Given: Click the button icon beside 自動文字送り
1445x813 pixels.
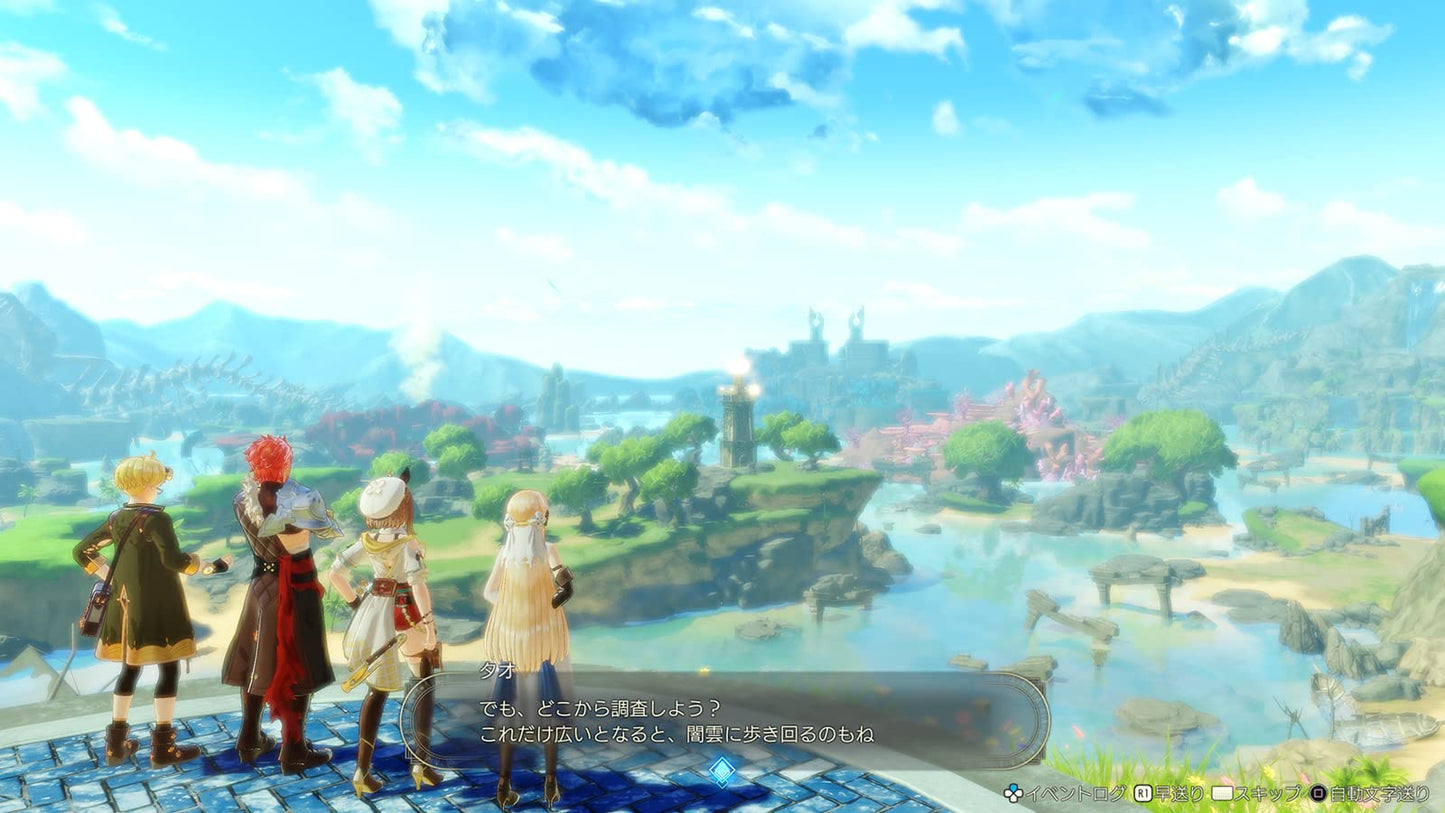Looking at the screenshot, I should [x=1320, y=793].
